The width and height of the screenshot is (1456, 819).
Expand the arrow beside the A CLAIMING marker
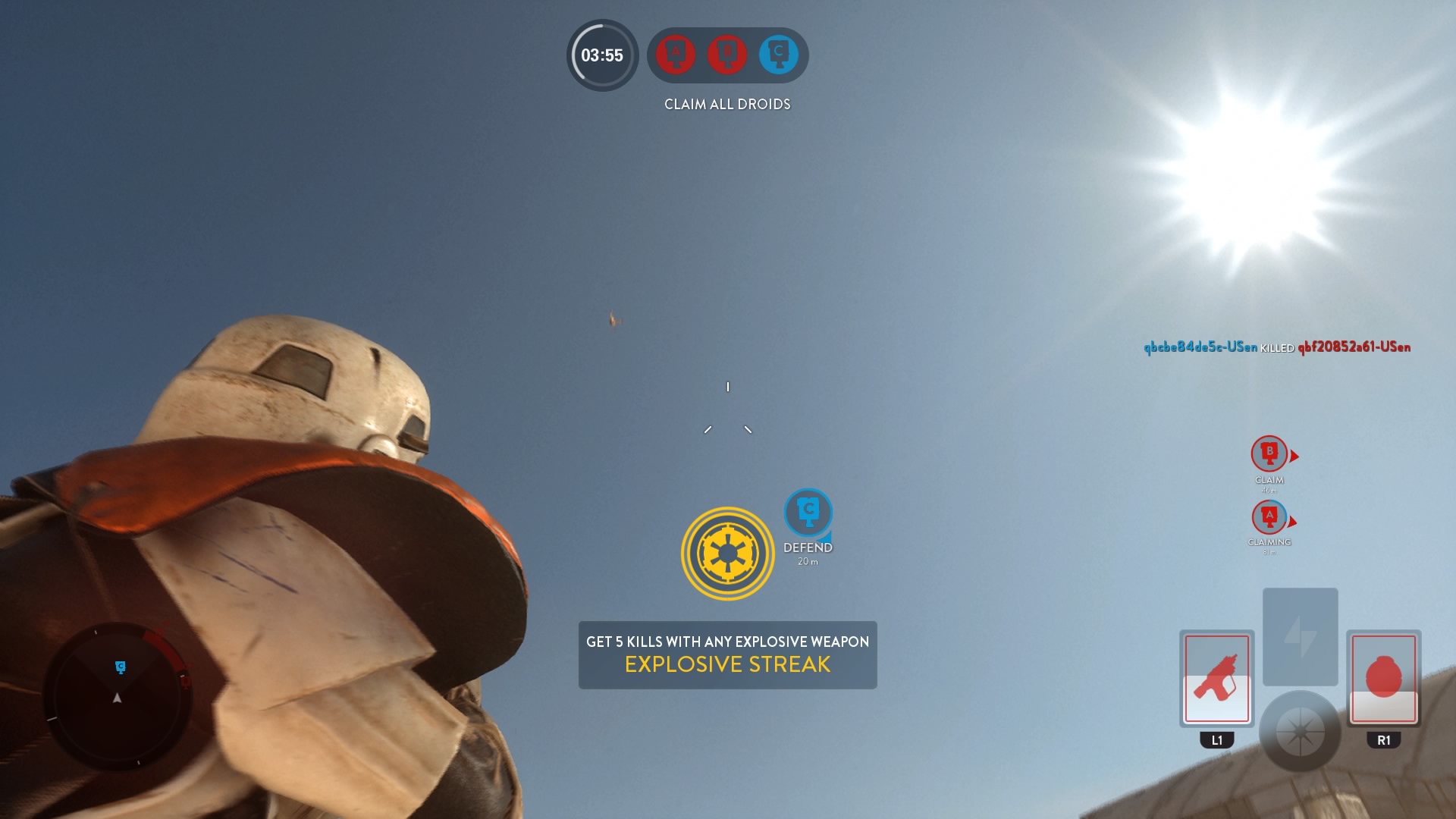click(x=1293, y=522)
